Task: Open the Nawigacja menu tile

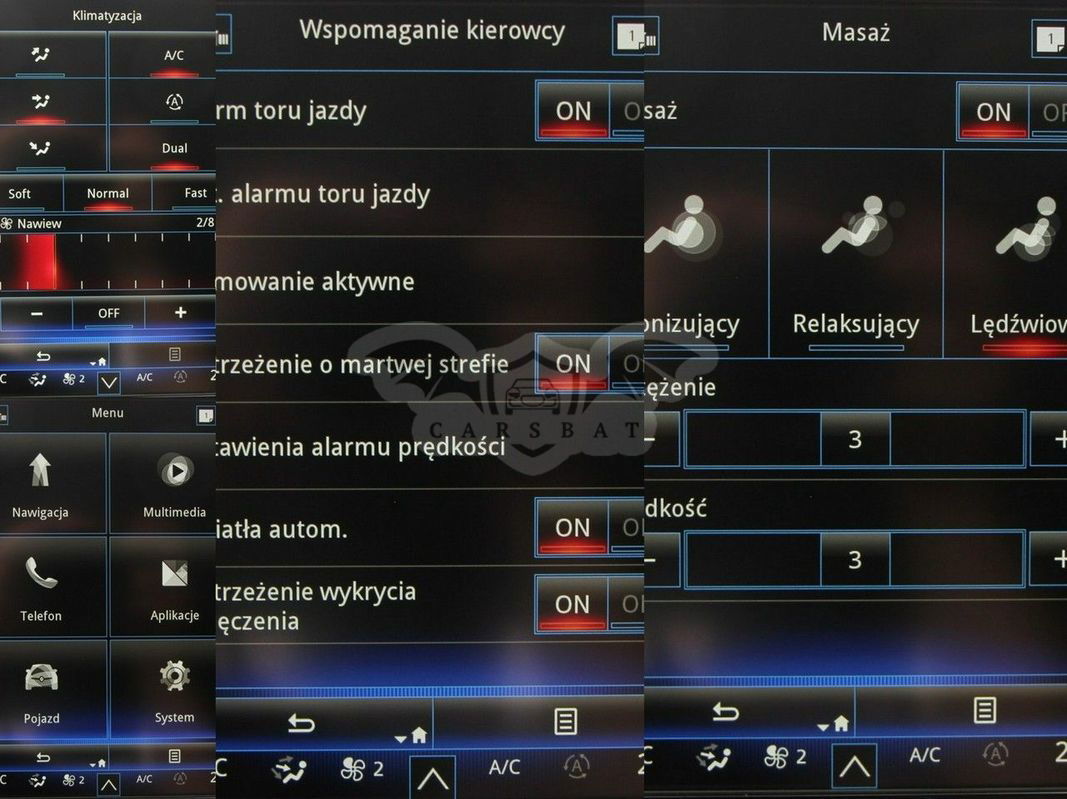Action: [41, 483]
